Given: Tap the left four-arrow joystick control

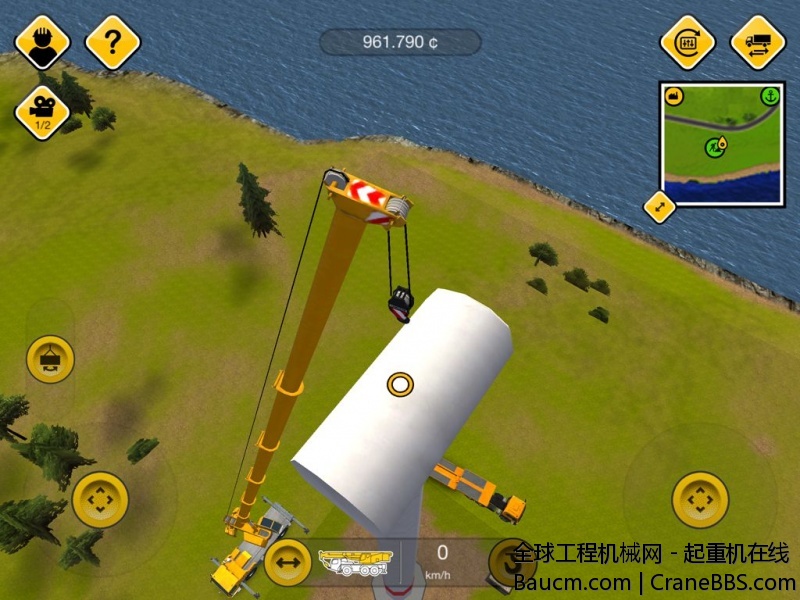Looking at the screenshot, I should click(100, 498).
